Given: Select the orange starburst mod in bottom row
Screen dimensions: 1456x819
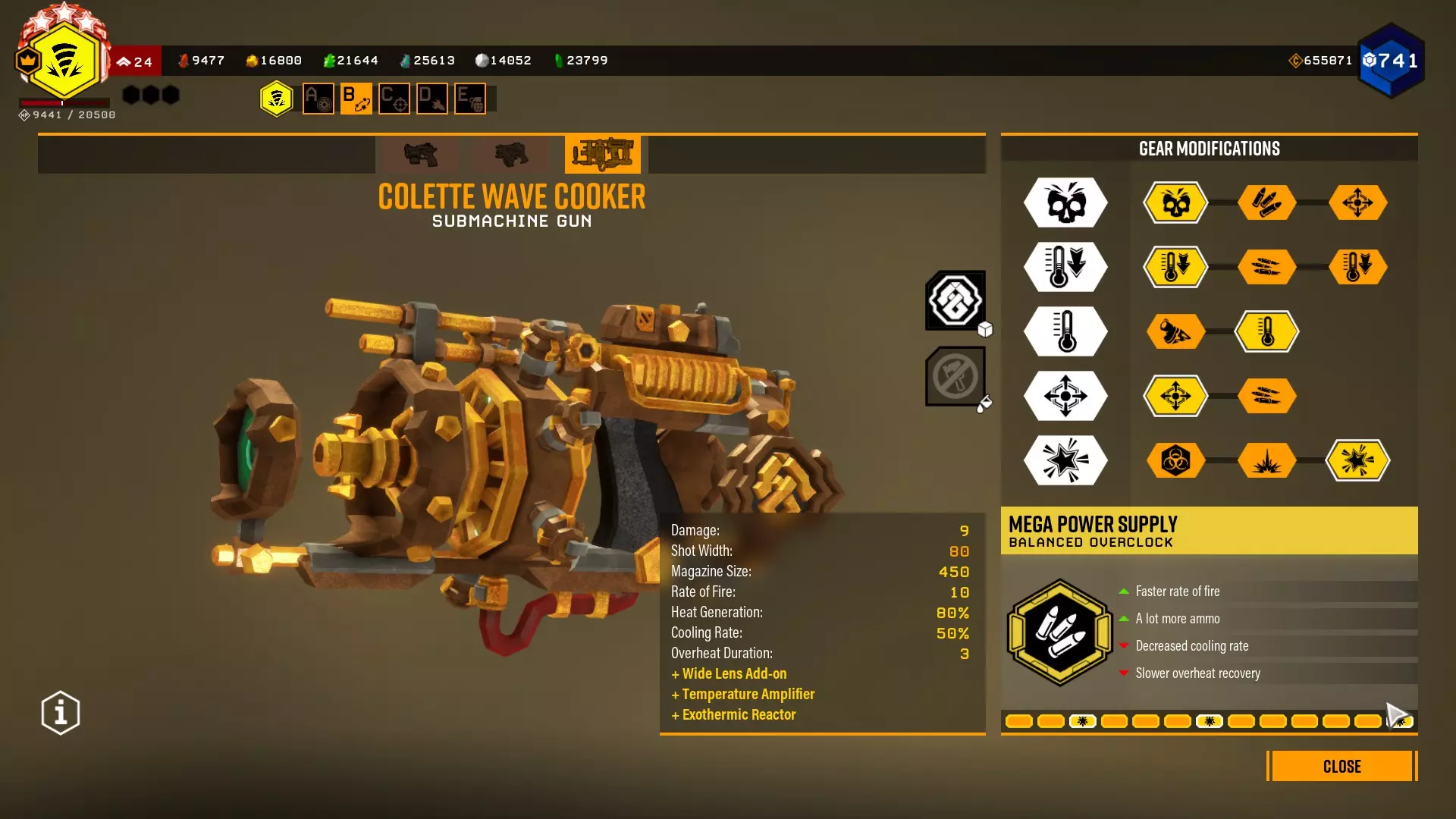Looking at the screenshot, I should (x=1357, y=460).
